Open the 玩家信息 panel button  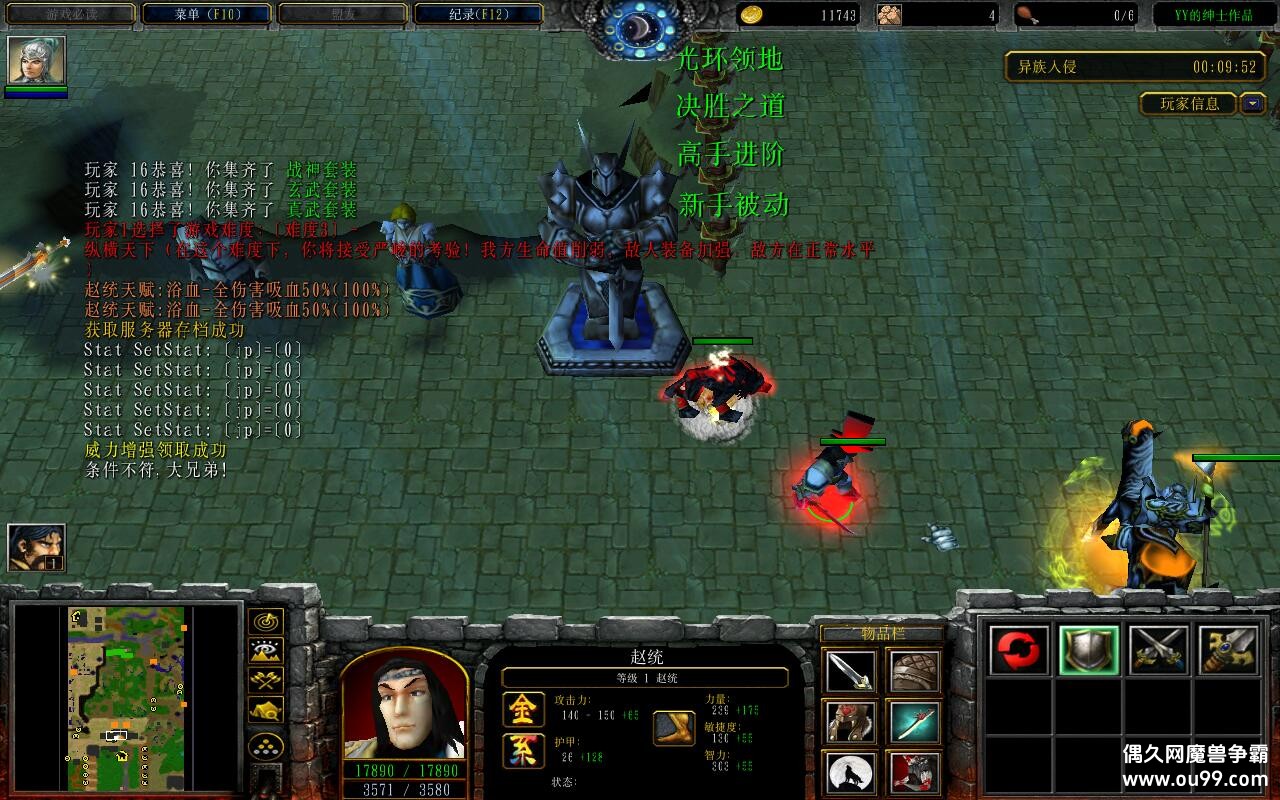coord(1188,103)
